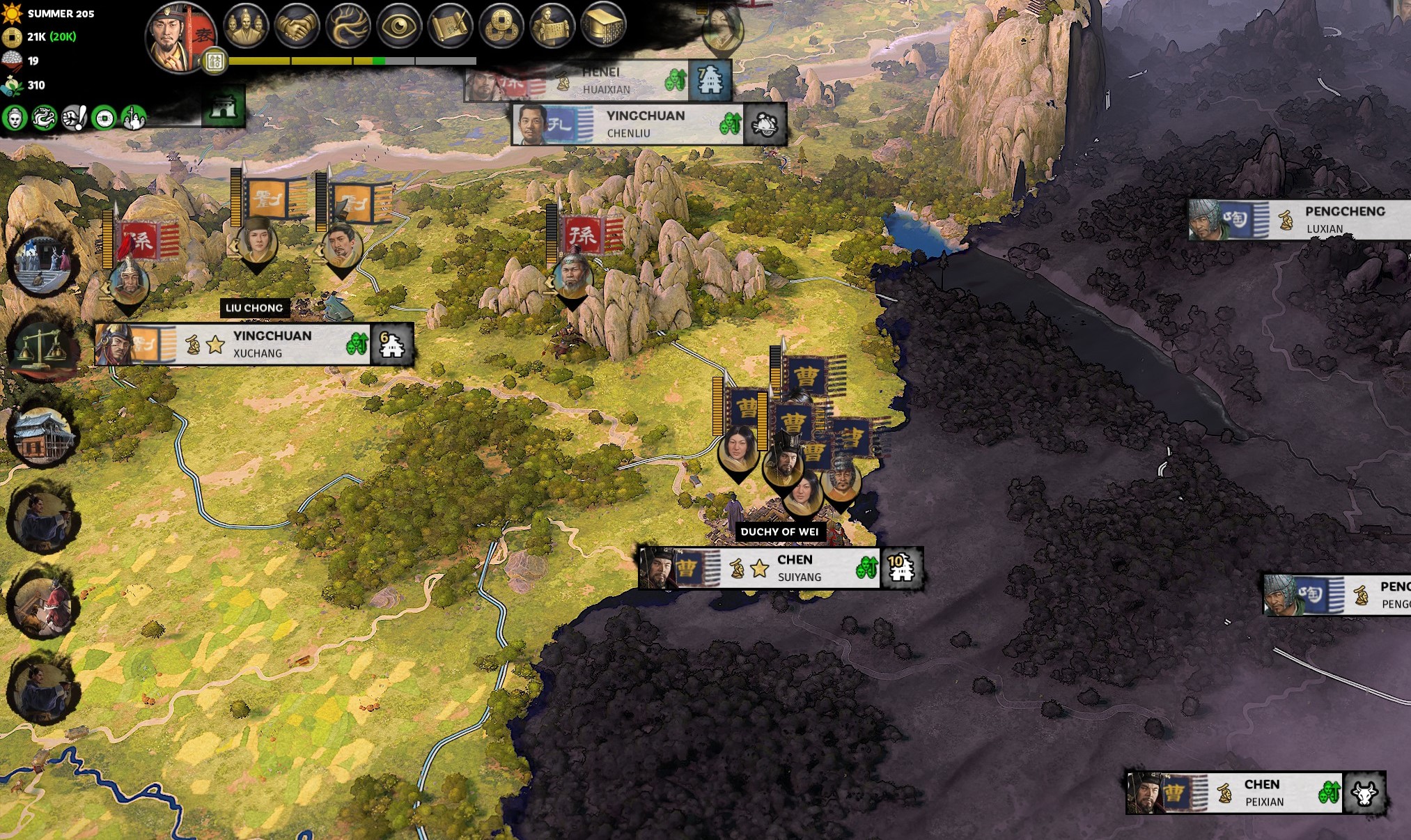Open the bamboo scroll records icon
The width and height of the screenshot is (1411, 840).
(x=602, y=26)
